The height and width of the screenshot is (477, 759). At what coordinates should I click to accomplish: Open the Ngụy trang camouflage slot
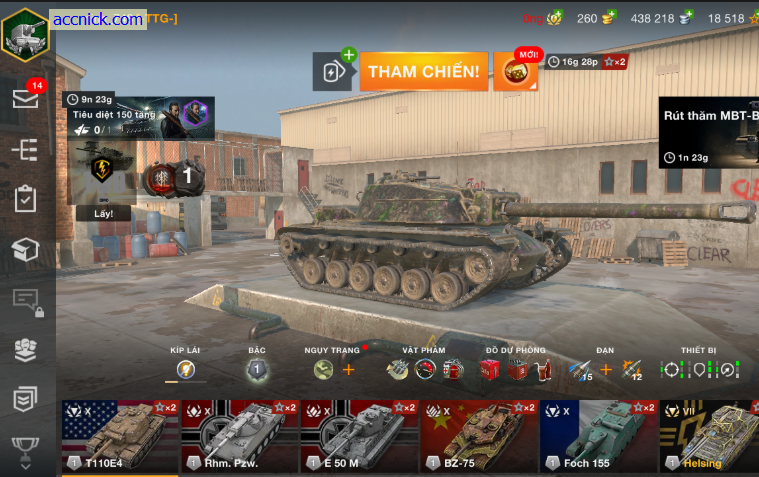(x=323, y=370)
